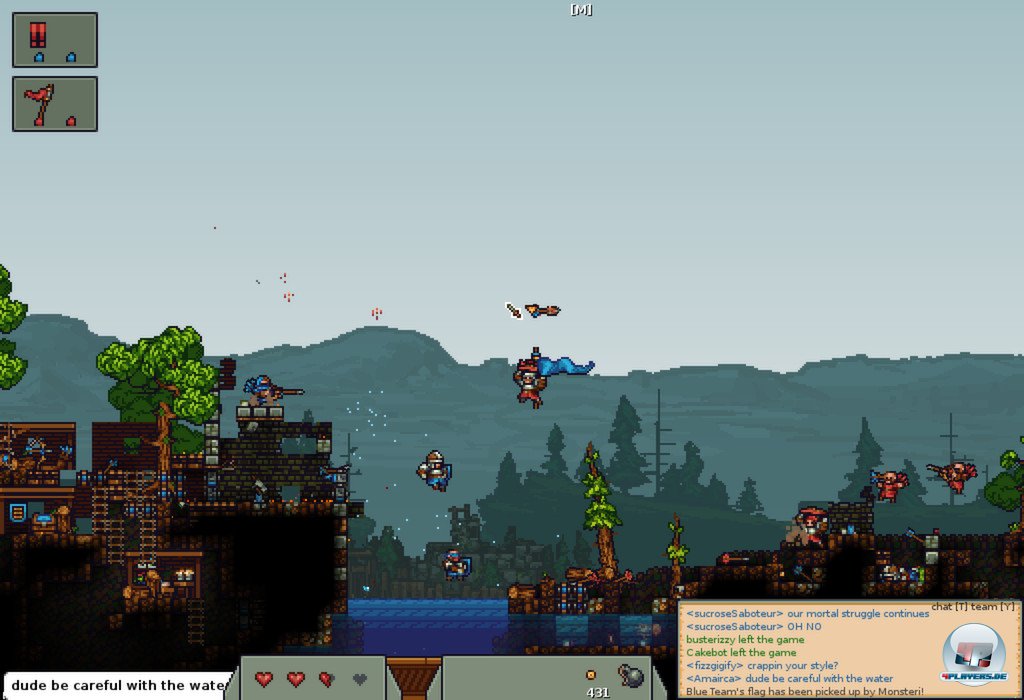The height and width of the screenshot is (700, 1024).
Task: Select the bomb item icon
Action: tap(631, 676)
